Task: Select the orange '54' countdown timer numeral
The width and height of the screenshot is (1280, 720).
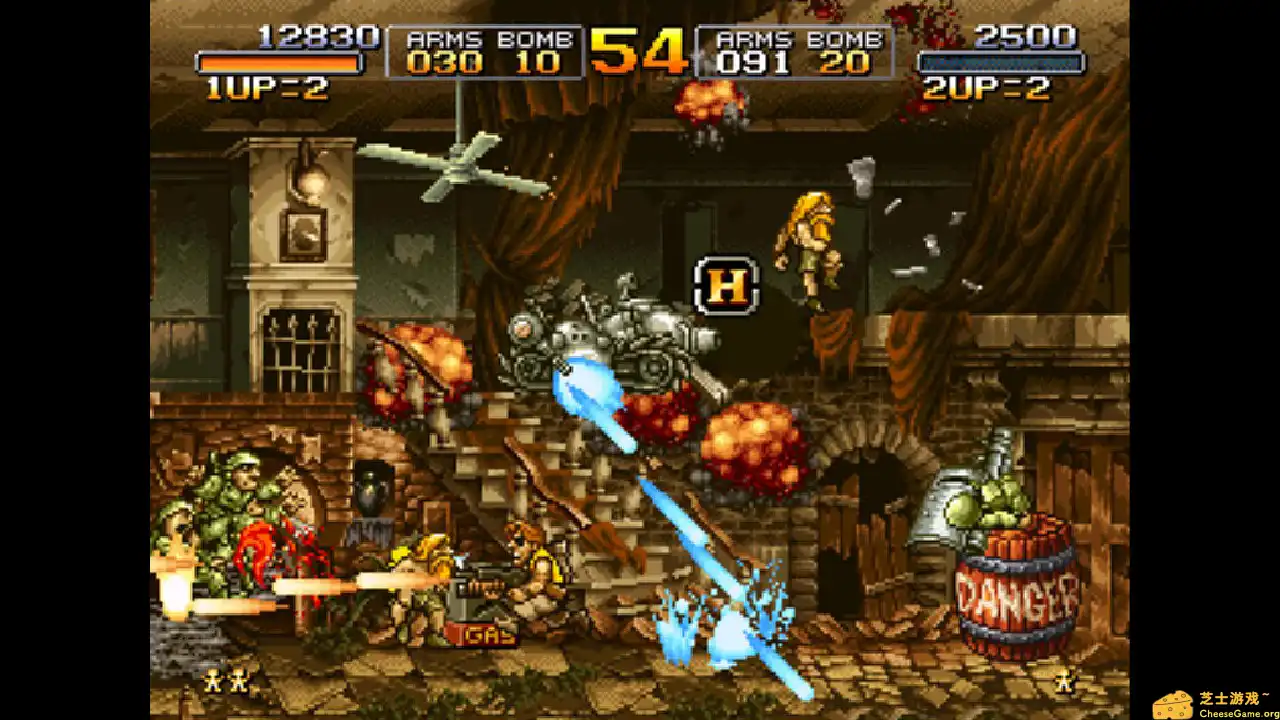Action: (x=637, y=53)
